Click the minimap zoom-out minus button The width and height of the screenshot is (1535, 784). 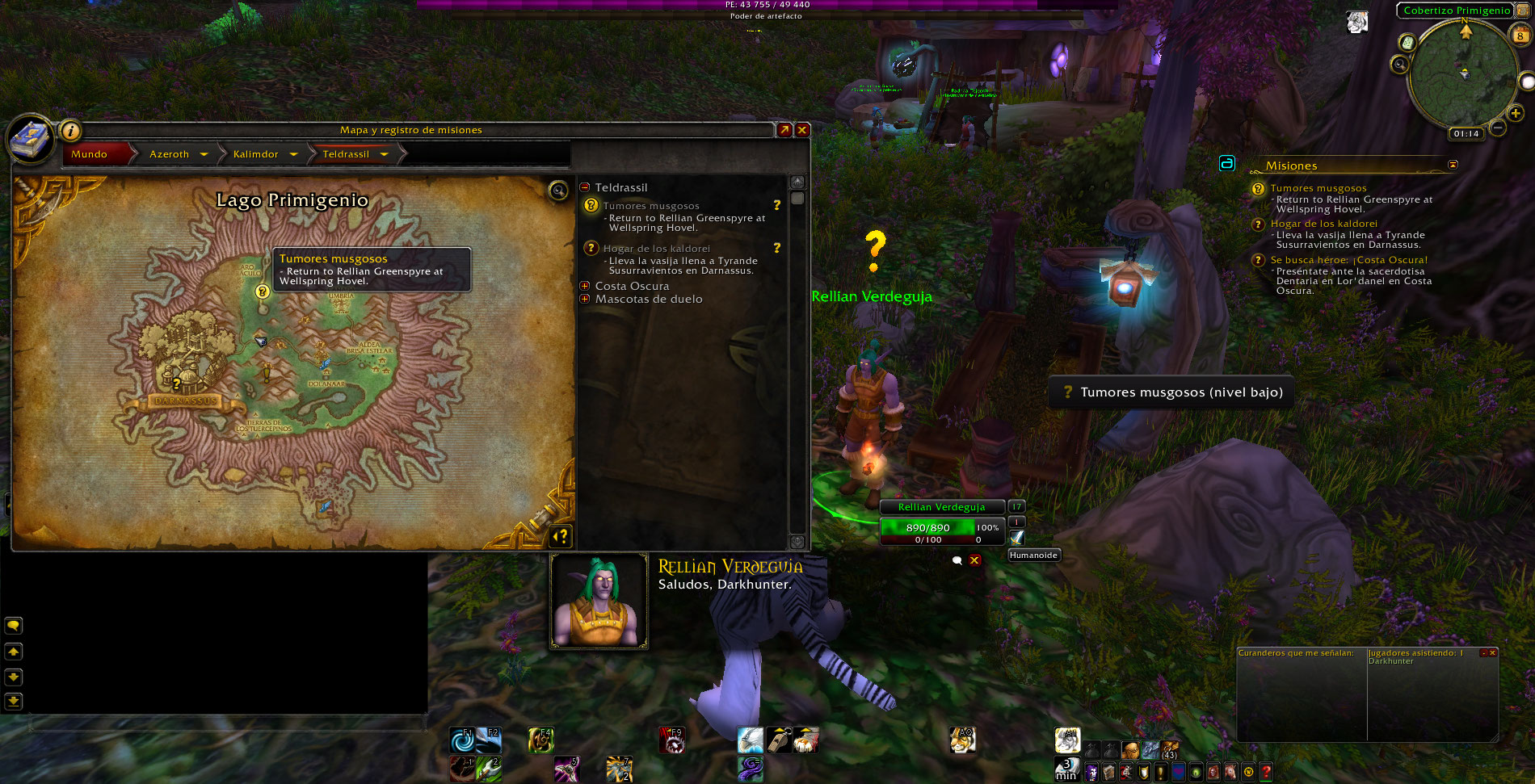tap(1497, 128)
